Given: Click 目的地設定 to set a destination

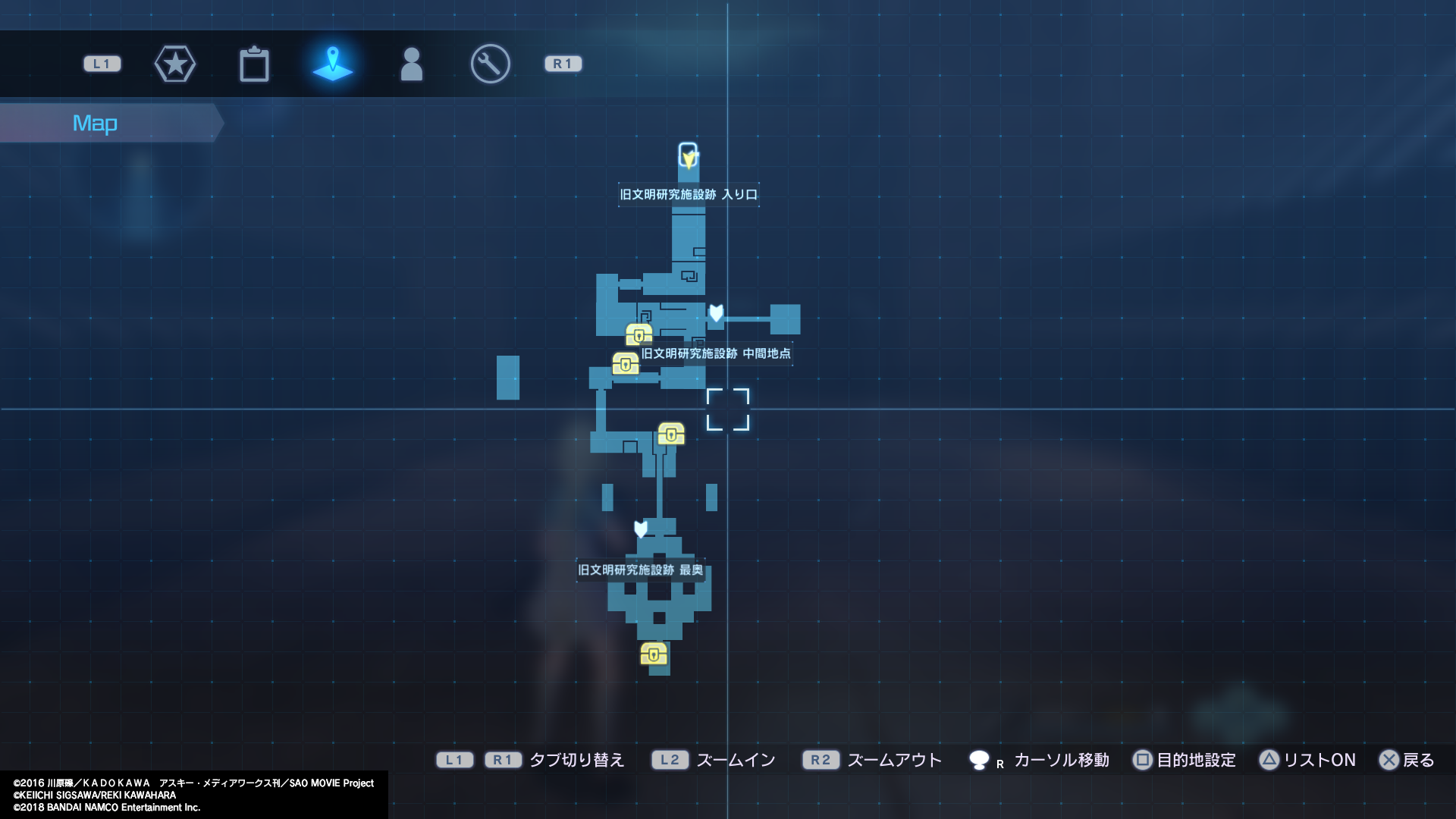Looking at the screenshot, I should click(x=1186, y=760).
